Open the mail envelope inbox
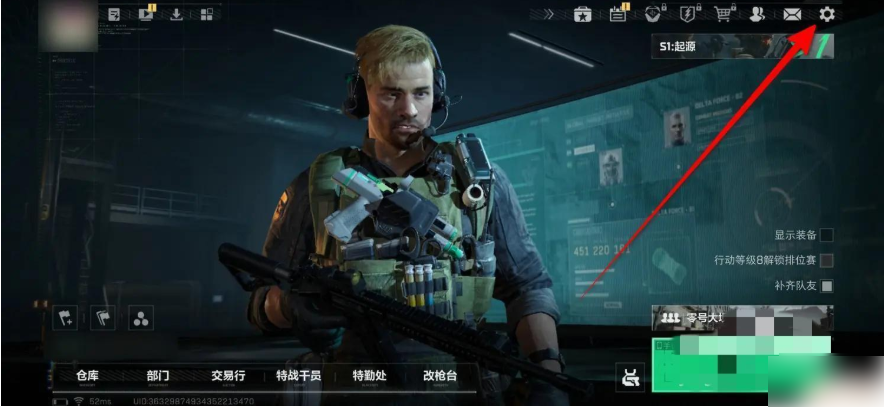 coord(792,14)
